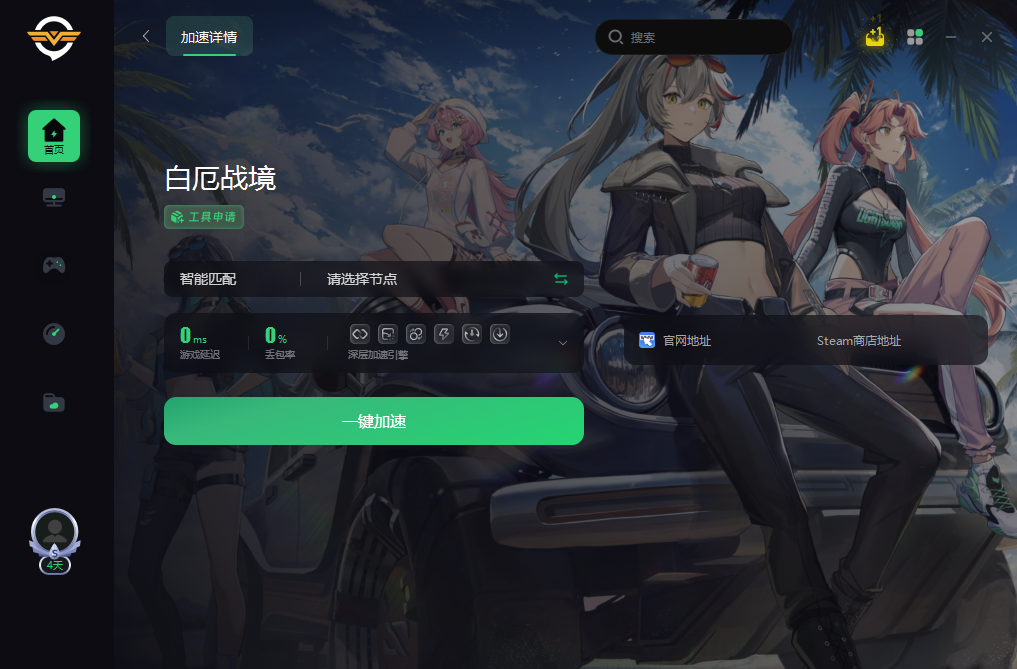
Task: Open the folder icon in the sidebar
Action: 54,402
